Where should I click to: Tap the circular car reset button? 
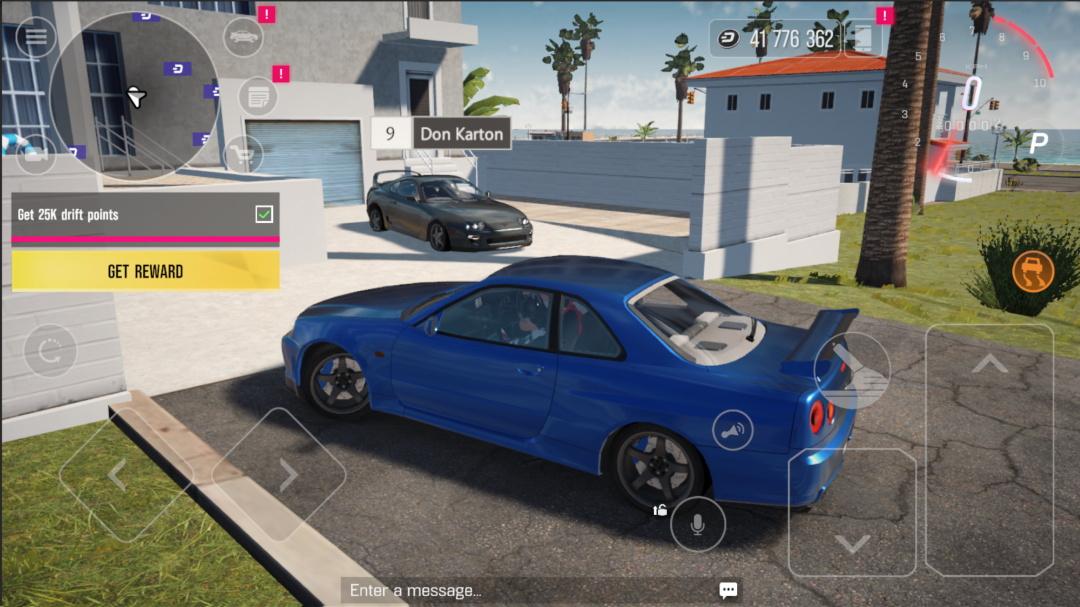[50, 351]
